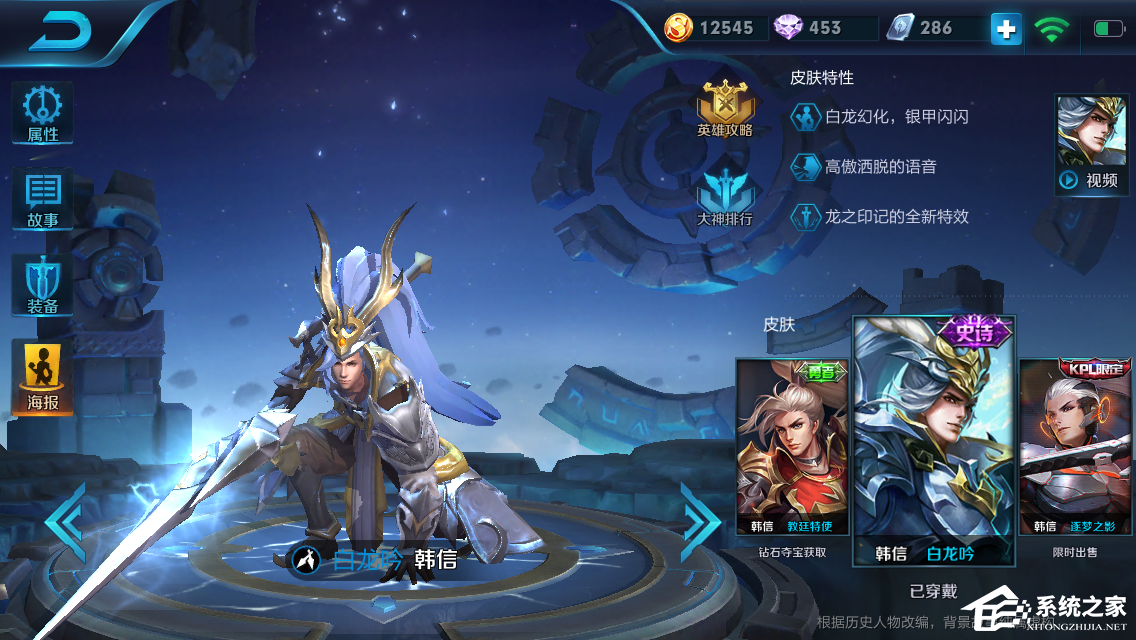1136x640 pixels.
Task: Select the 逐梦之影 KPL skin card
Action: click(x=1076, y=447)
